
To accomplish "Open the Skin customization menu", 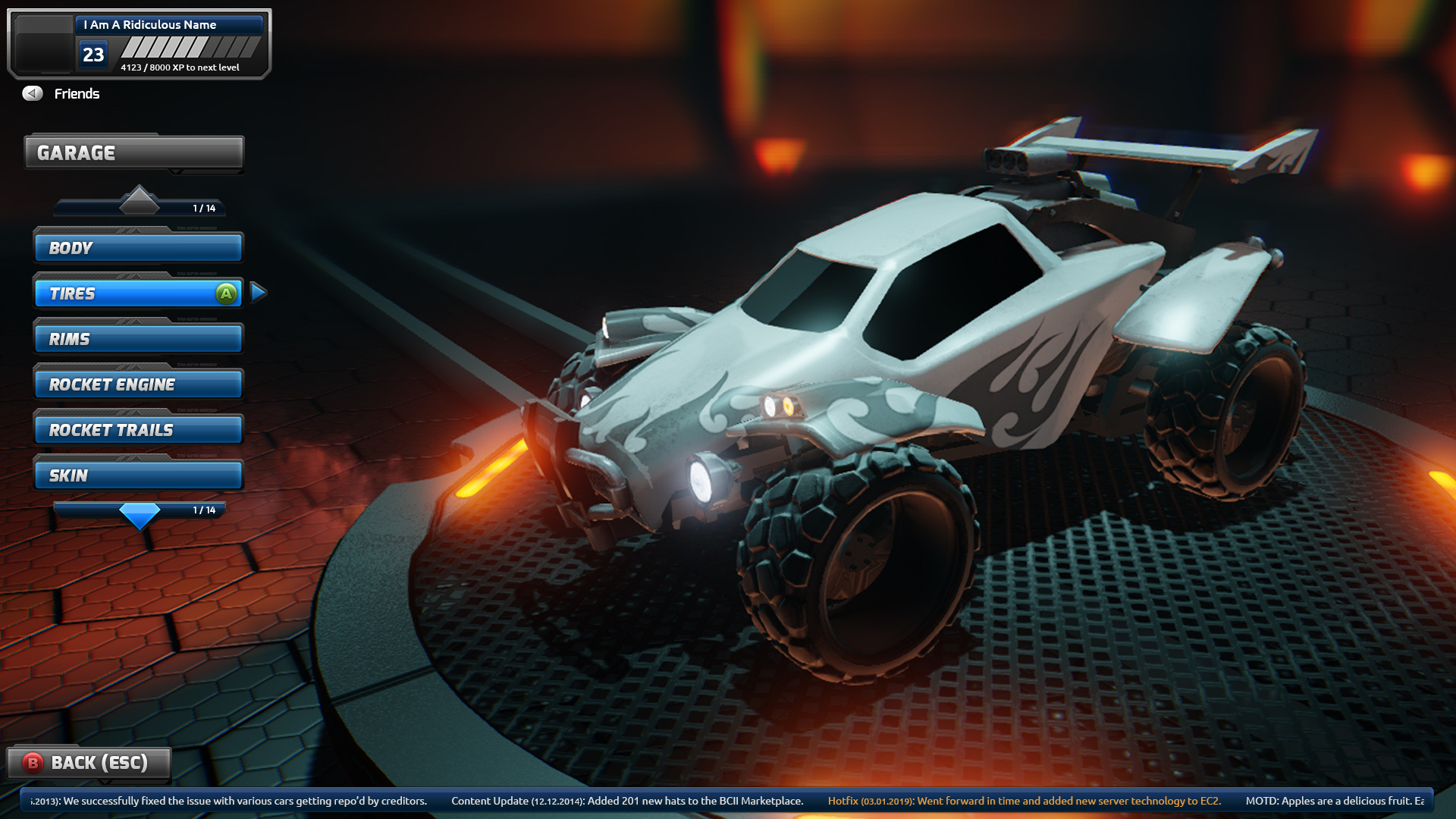I will (x=138, y=475).
